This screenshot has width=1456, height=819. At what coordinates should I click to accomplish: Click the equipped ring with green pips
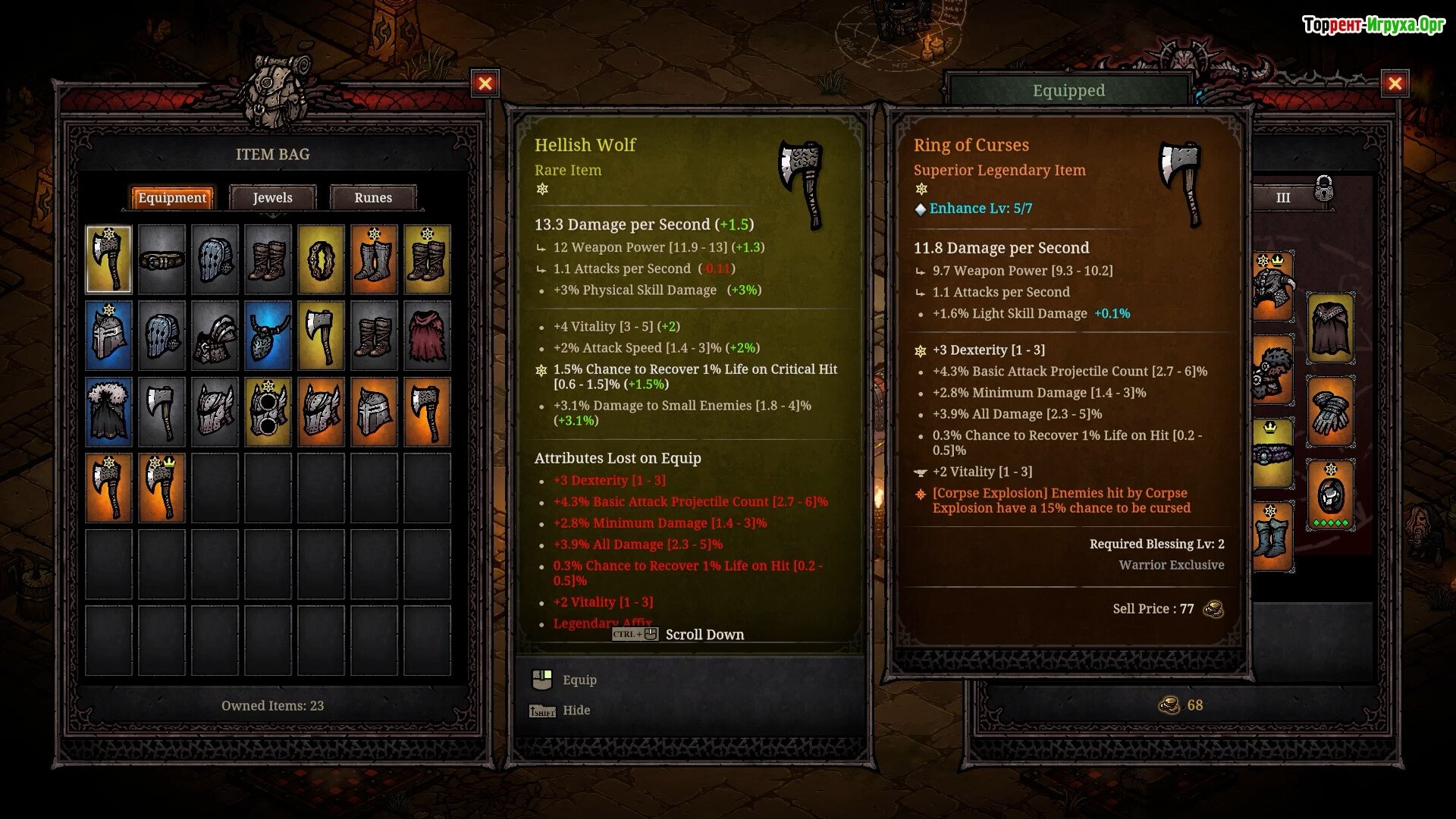click(1330, 495)
